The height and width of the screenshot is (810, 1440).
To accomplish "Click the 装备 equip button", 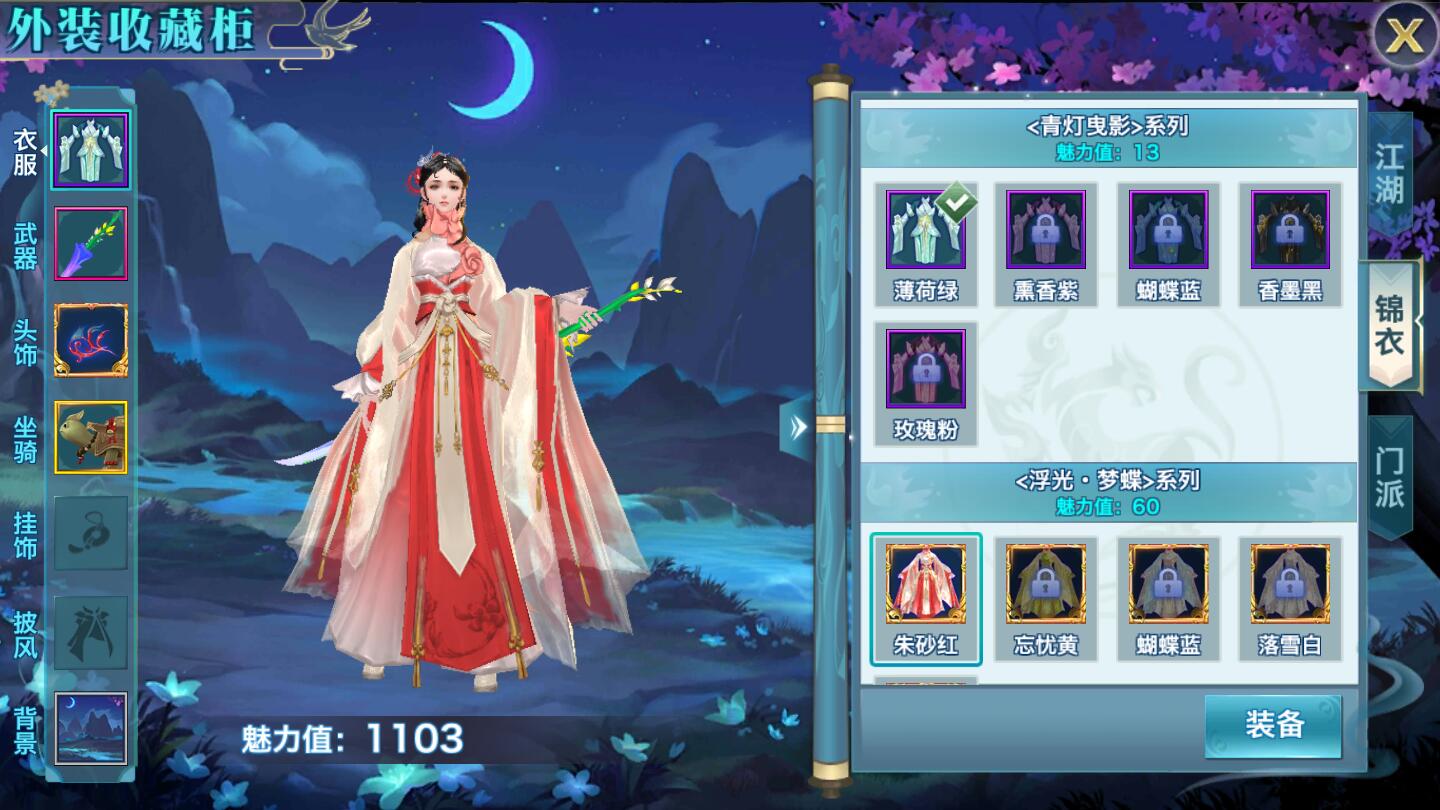I will (1273, 725).
